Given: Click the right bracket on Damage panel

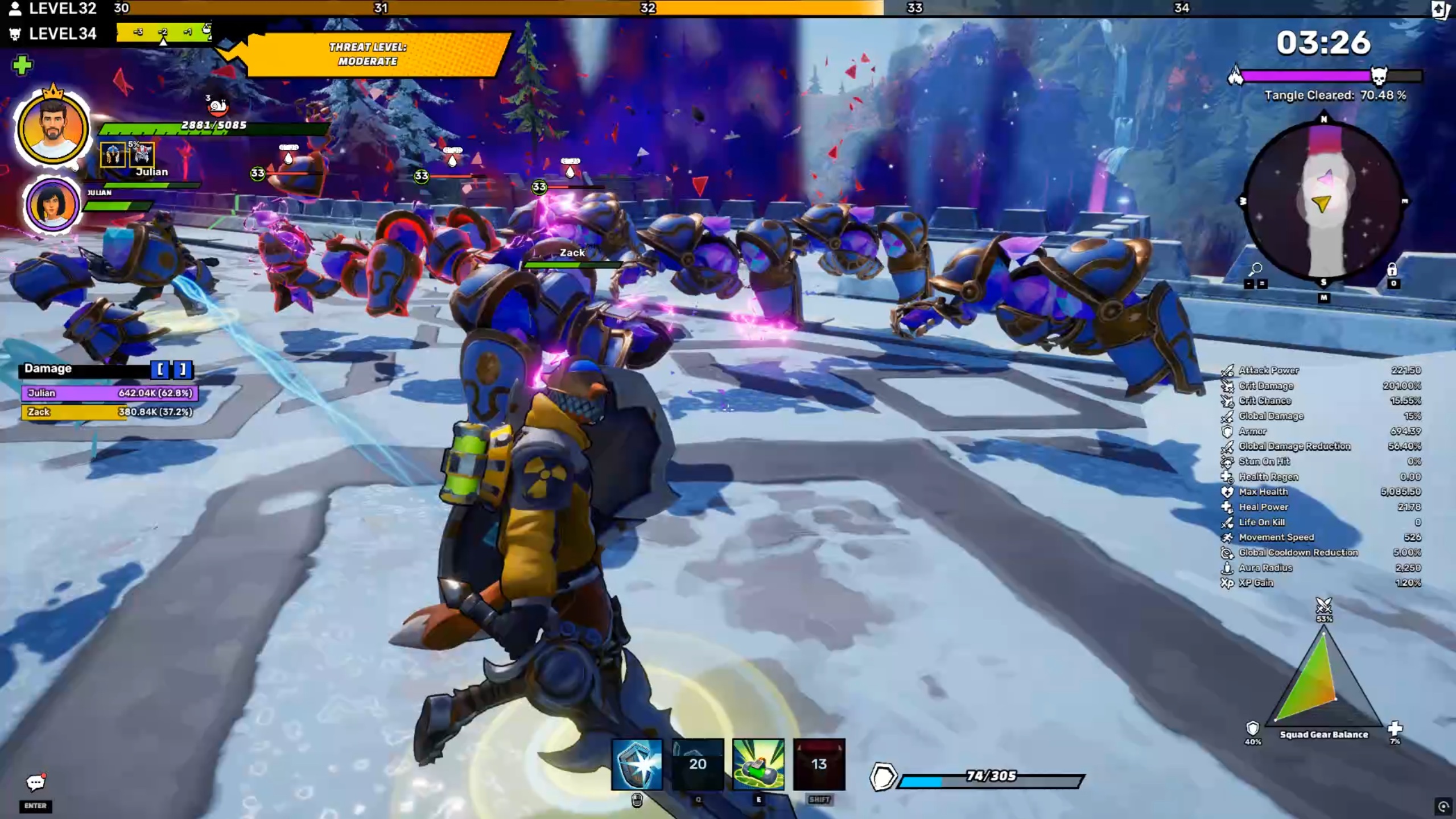Looking at the screenshot, I should [183, 369].
